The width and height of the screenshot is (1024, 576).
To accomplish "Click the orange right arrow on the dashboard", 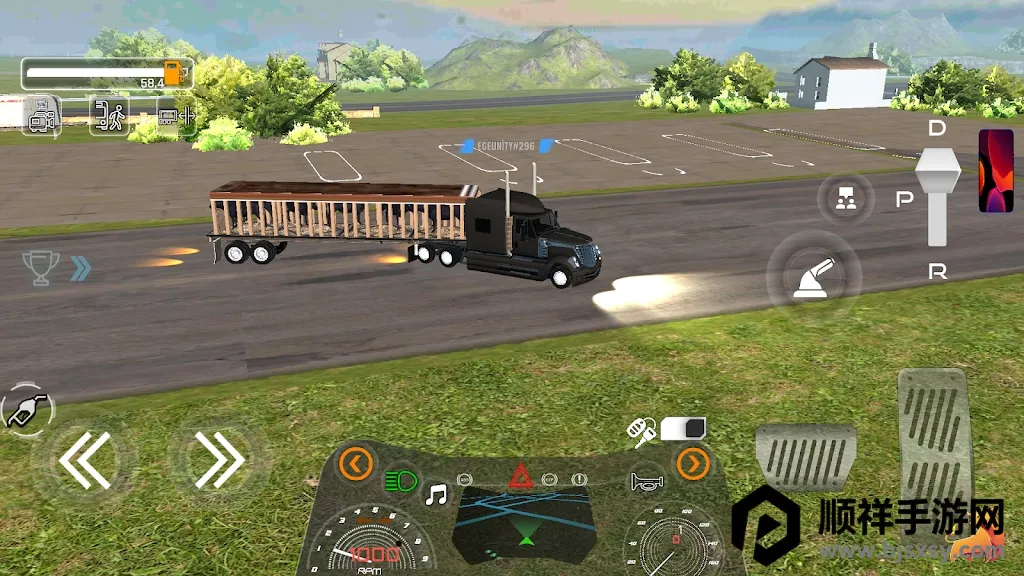I will pos(692,463).
